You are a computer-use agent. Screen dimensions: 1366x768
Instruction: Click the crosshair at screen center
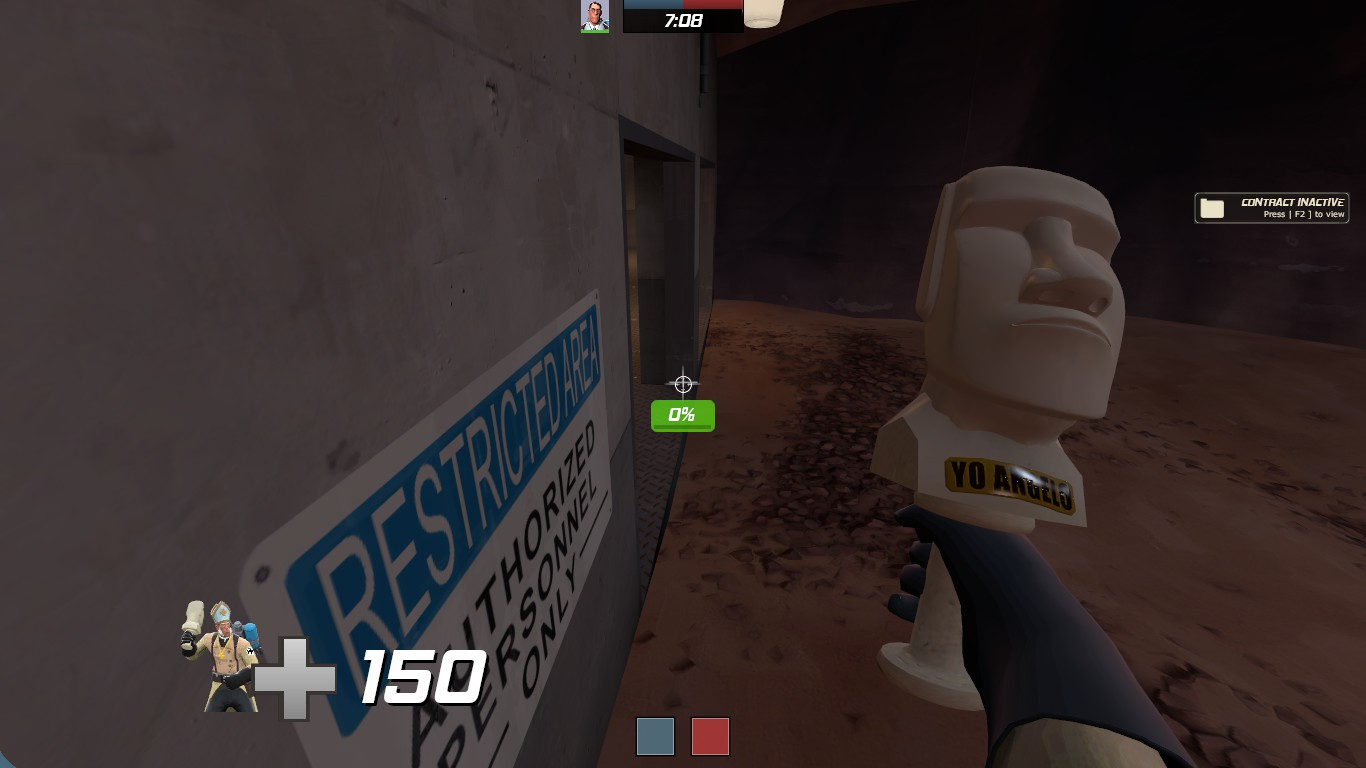click(683, 383)
